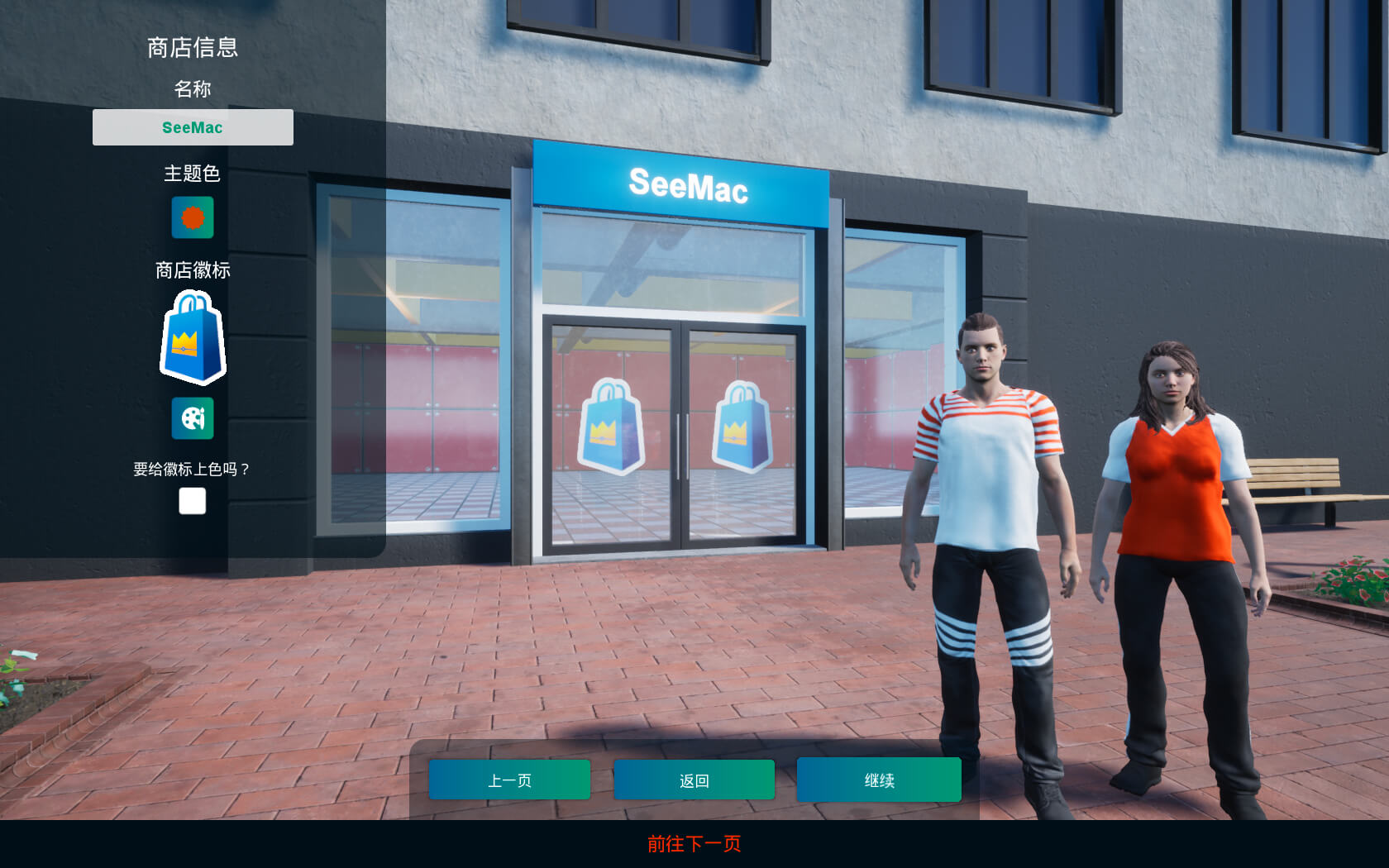The width and height of the screenshot is (1389, 868).
Task: Edit the SeeMac store name field
Action: coord(193,127)
